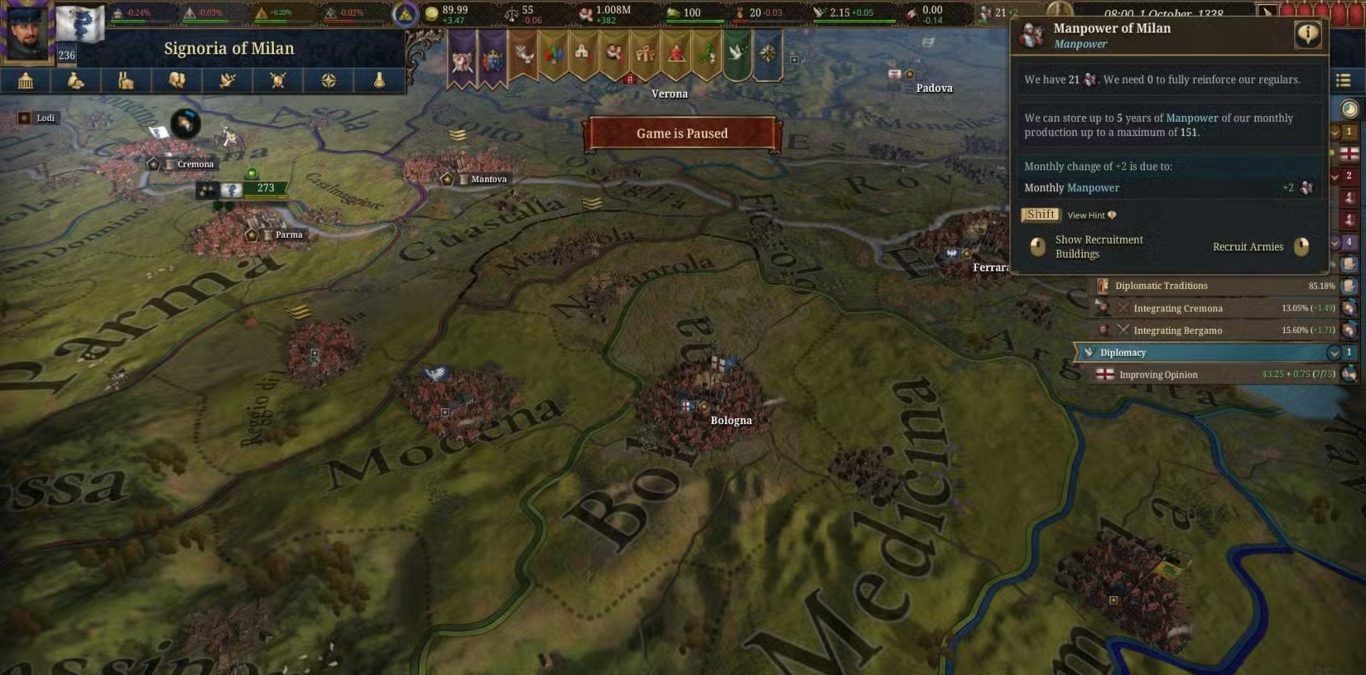The width and height of the screenshot is (1366, 675).
Task: Select the Diplomatic Traditions outliner row
Action: coord(1161,286)
